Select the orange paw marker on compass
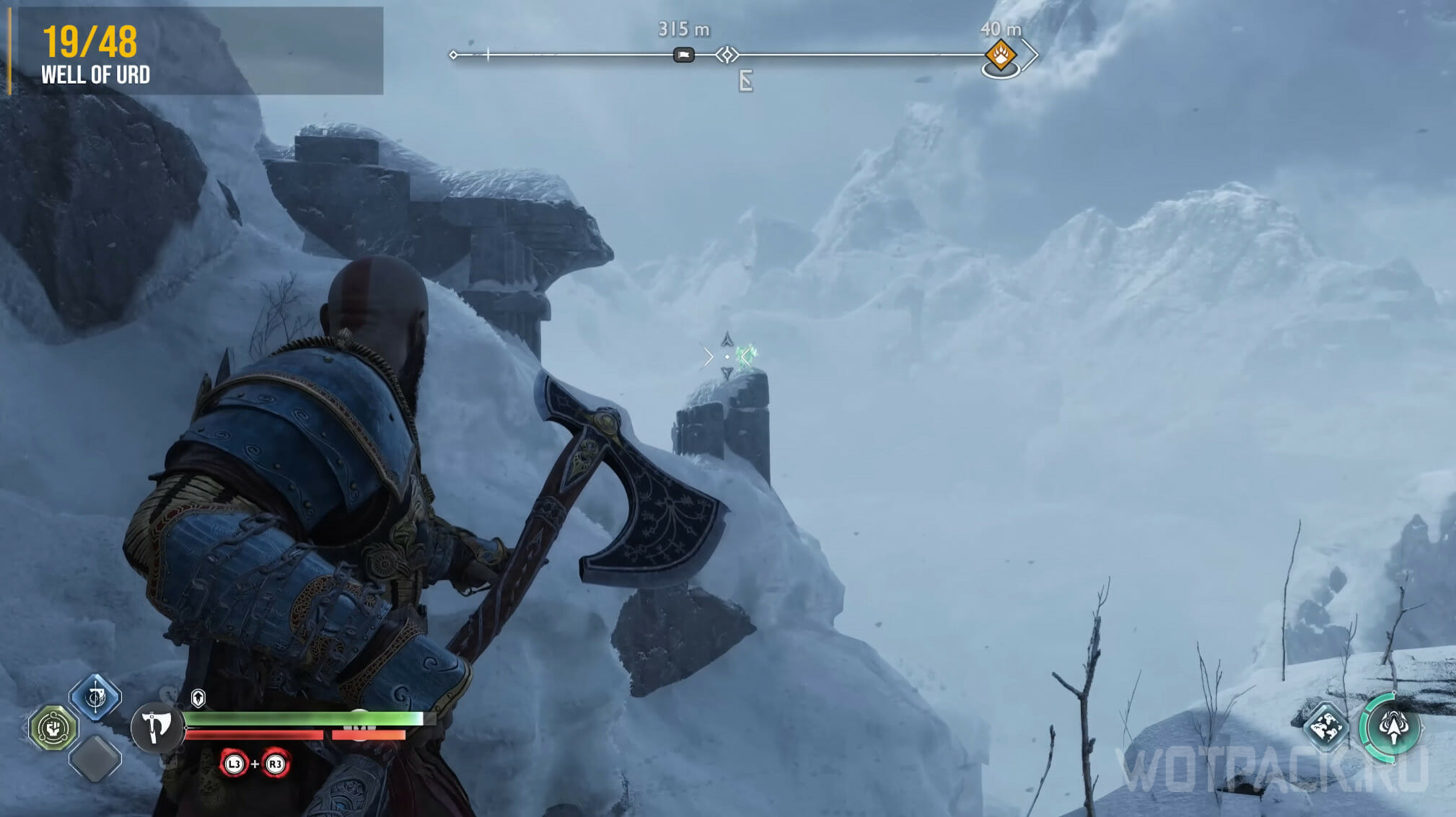The image size is (1456, 817). (1000, 54)
